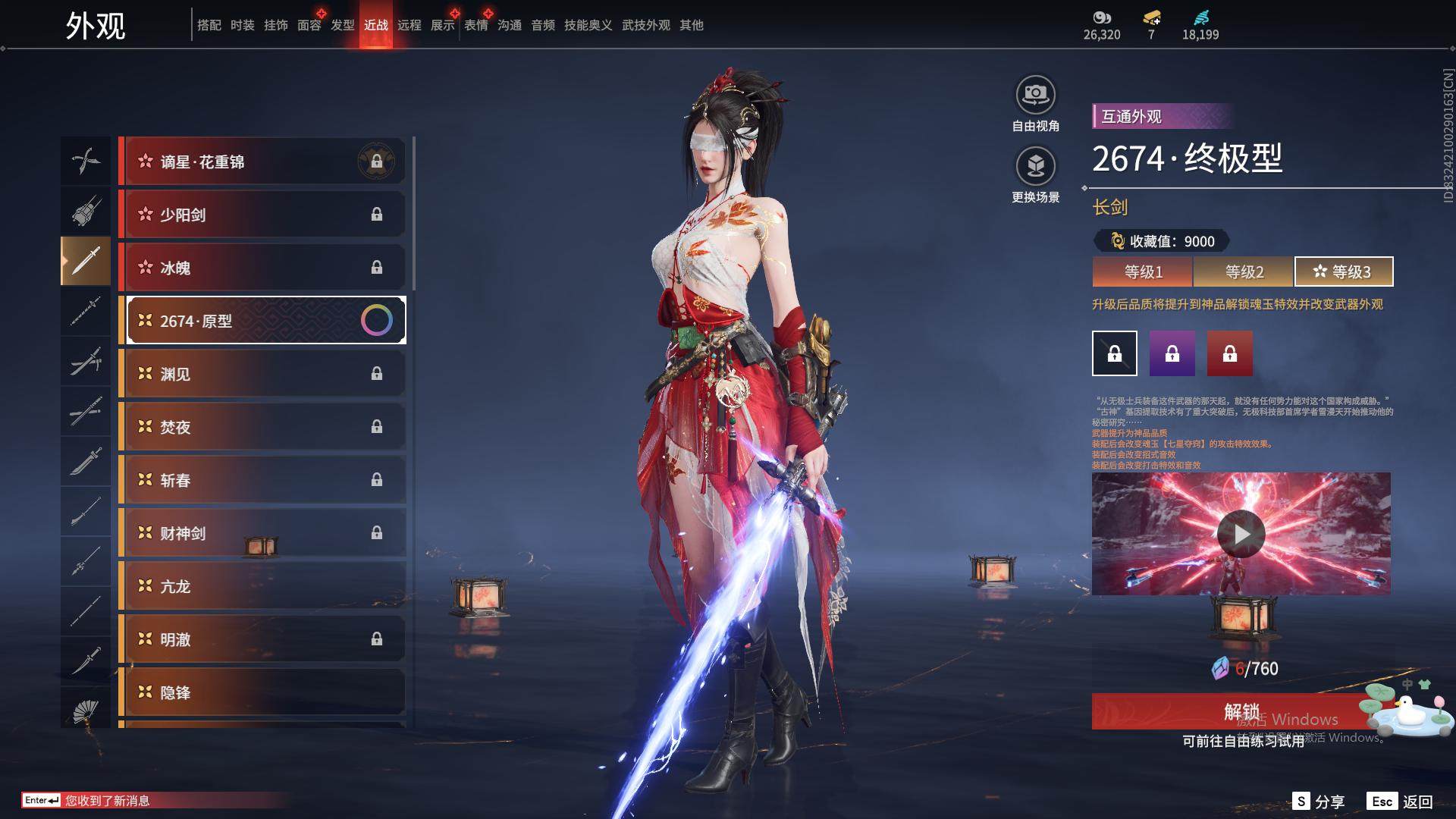Open the 武技外观 tab
The width and height of the screenshot is (1456, 819).
tap(645, 25)
